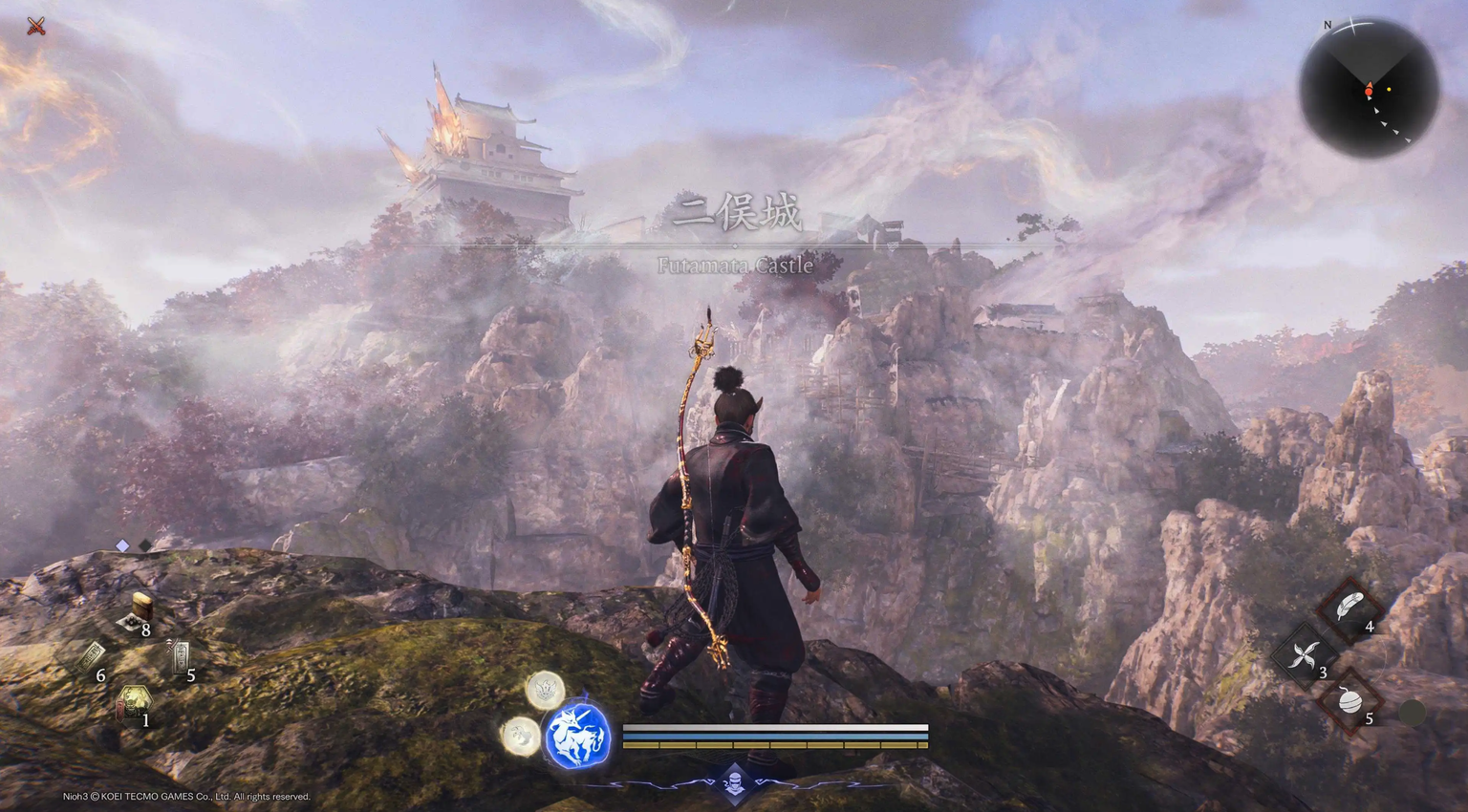Click the Futamata Castle location title
This screenshot has height=812, width=1468.
click(736, 267)
